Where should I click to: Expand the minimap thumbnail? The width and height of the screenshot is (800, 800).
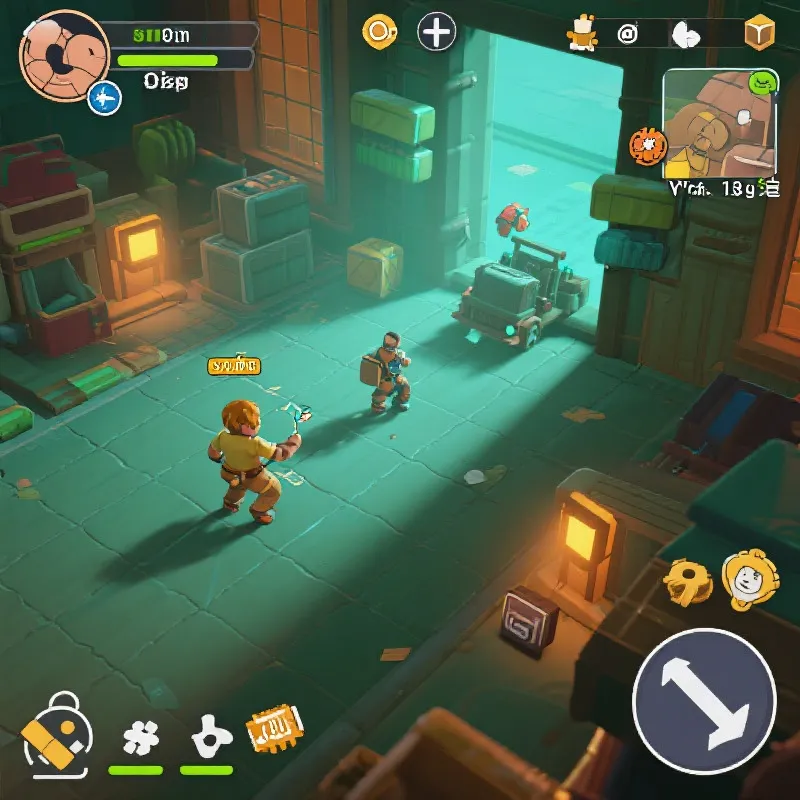719,123
